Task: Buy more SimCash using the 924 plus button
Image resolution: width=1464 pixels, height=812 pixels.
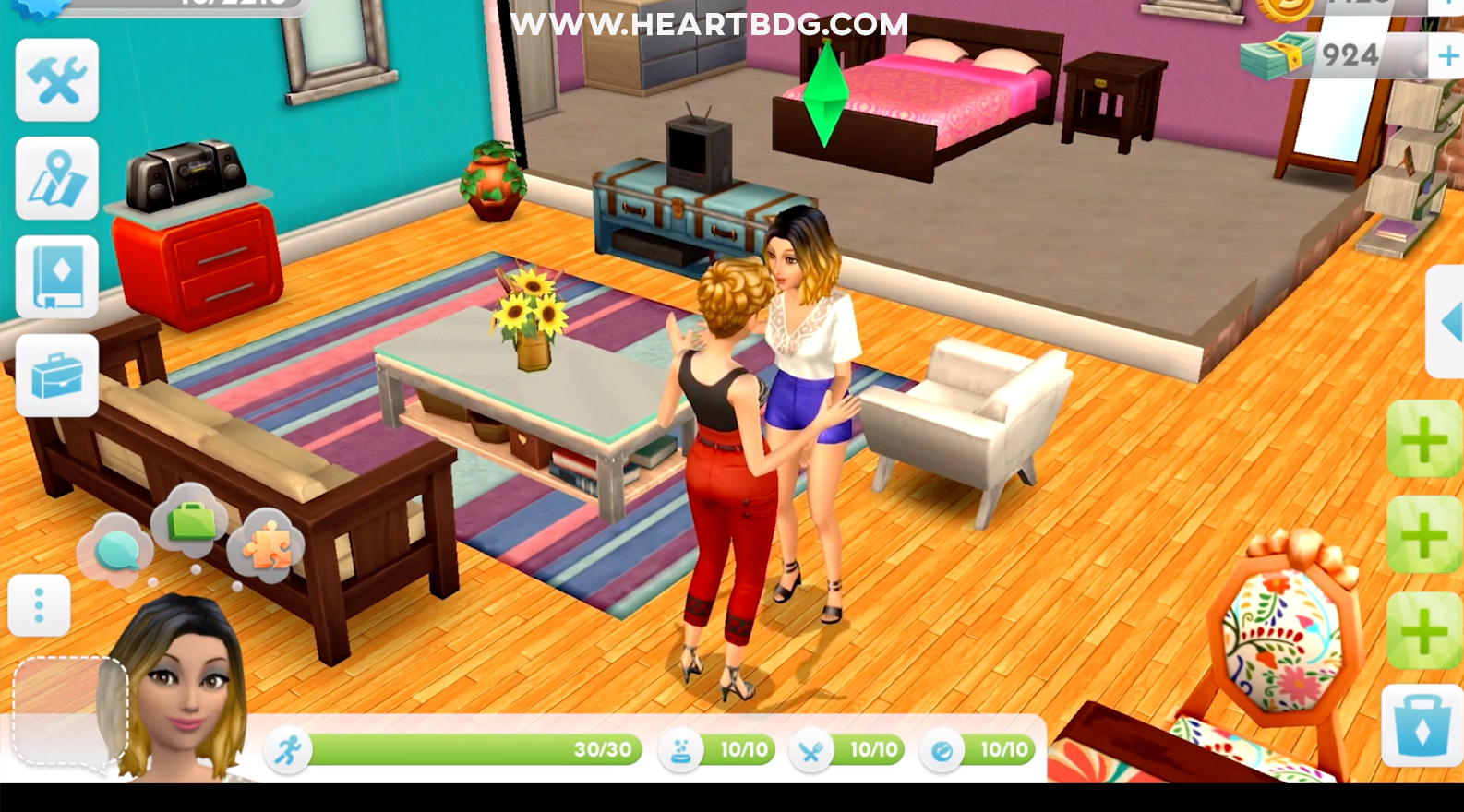Action: tap(1446, 54)
